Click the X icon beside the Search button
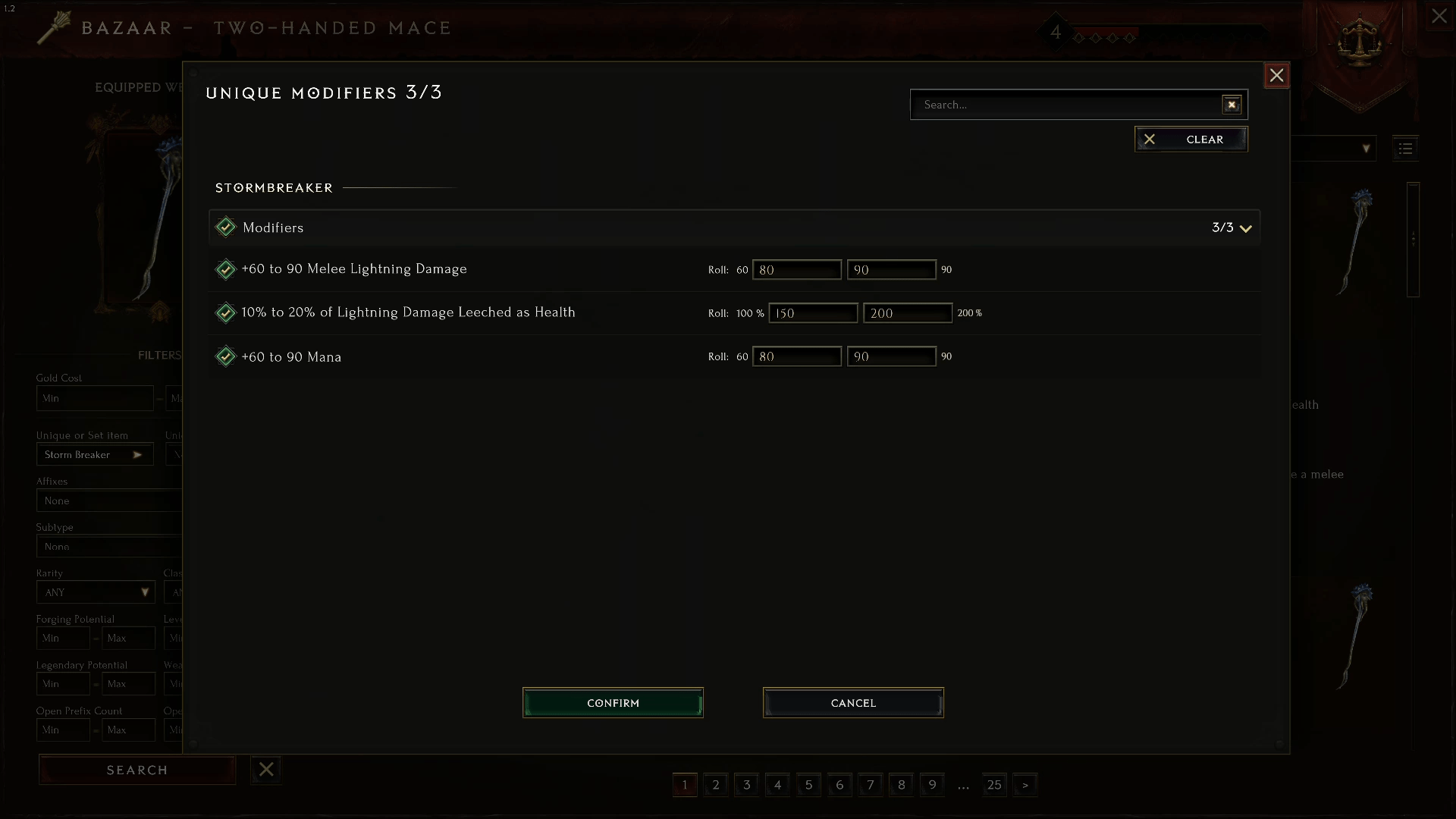Image resolution: width=1456 pixels, height=819 pixels. click(265, 769)
